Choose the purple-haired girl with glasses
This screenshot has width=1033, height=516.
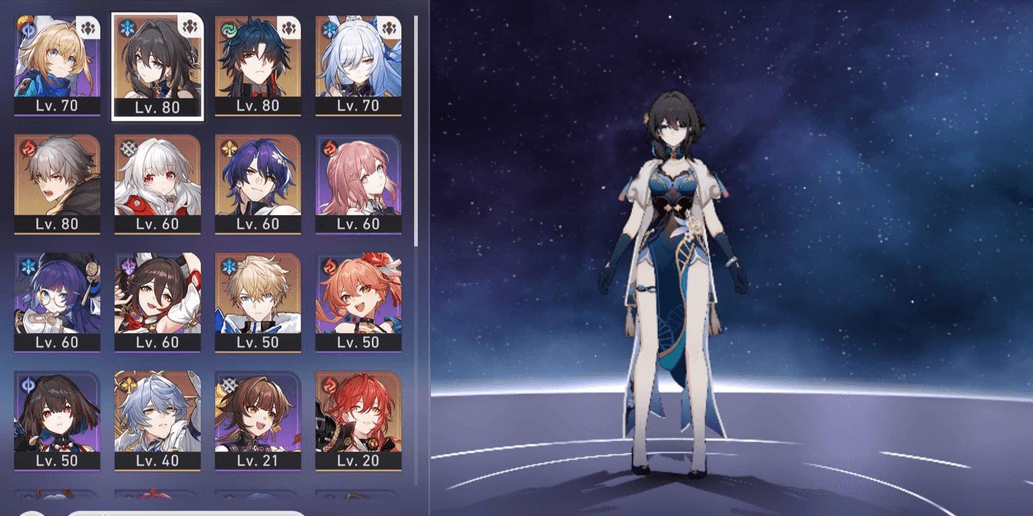57,295
